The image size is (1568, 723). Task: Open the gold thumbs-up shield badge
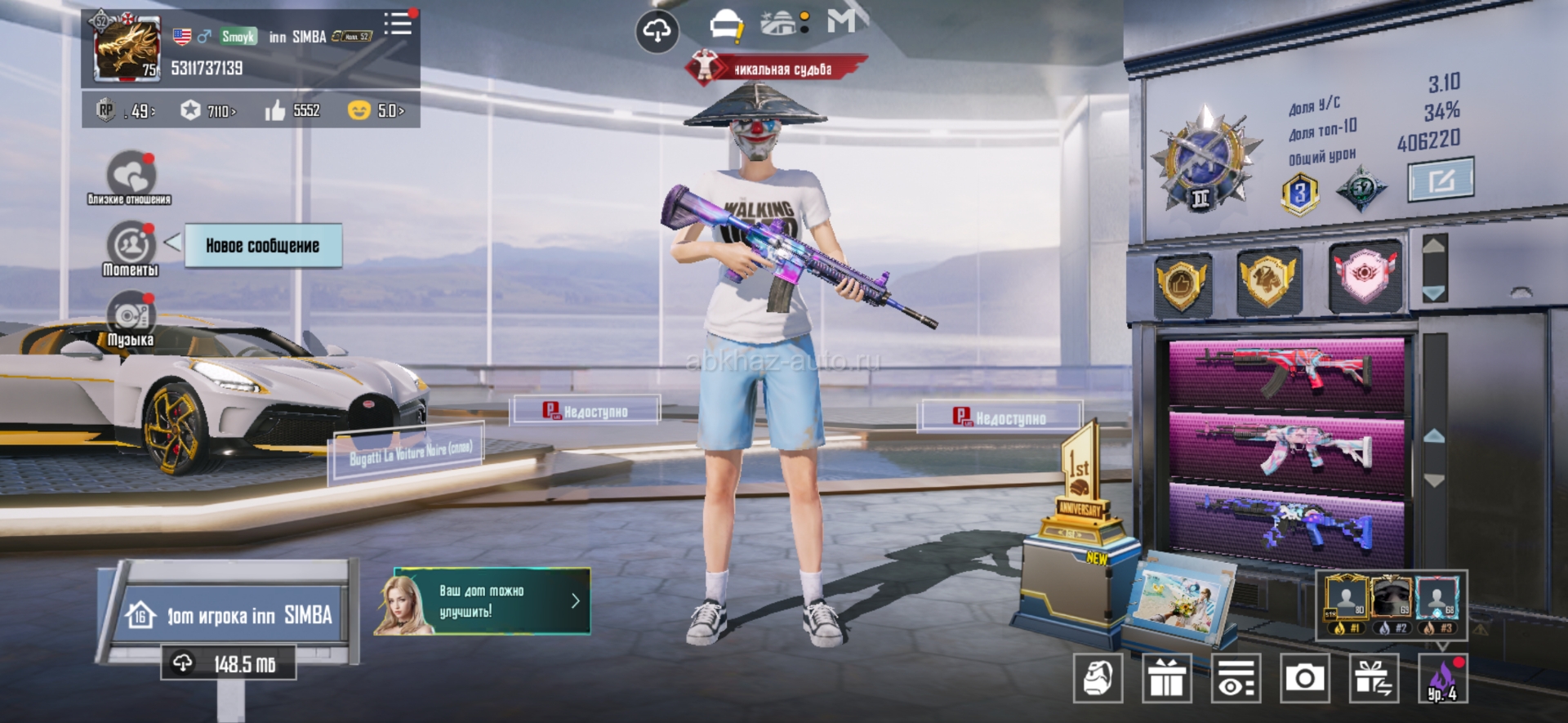point(1181,283)
